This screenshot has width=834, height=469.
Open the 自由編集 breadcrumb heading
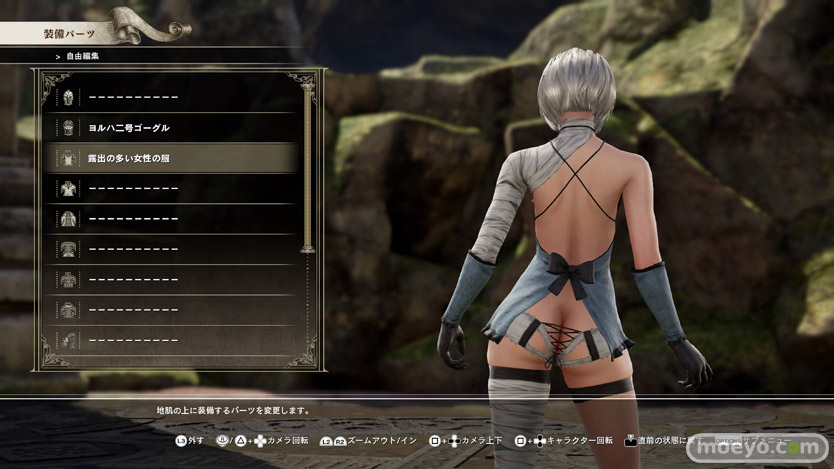point(84,57)
